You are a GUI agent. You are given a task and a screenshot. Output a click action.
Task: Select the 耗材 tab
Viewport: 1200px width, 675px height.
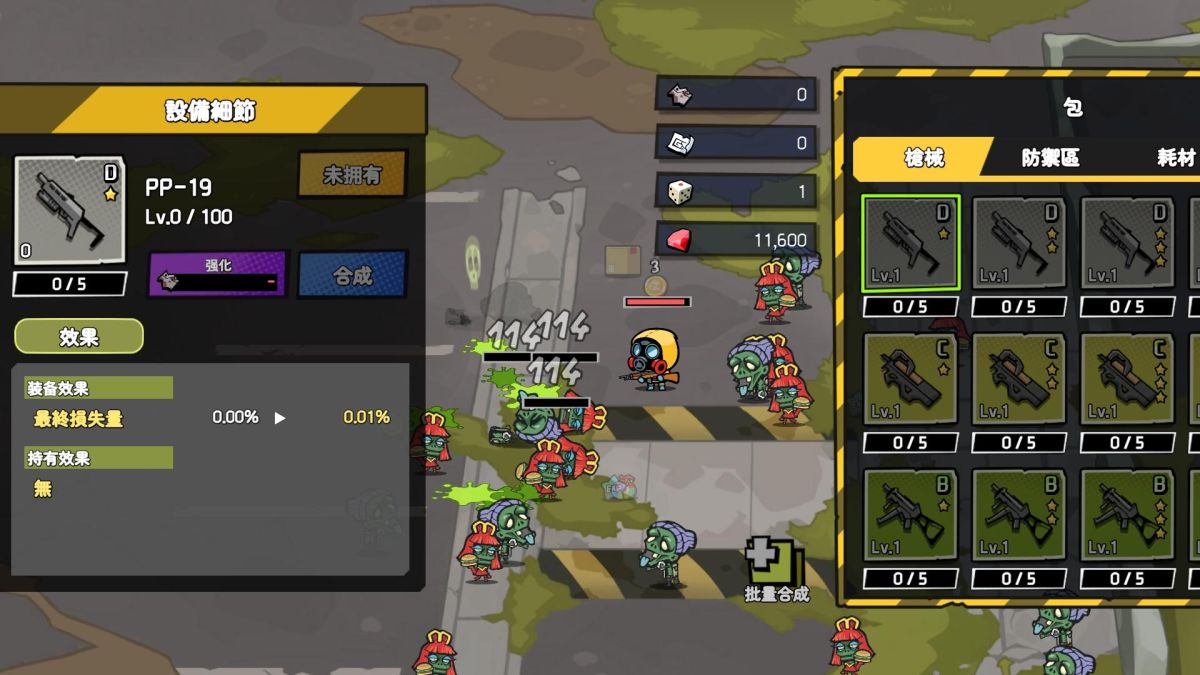1174,158
